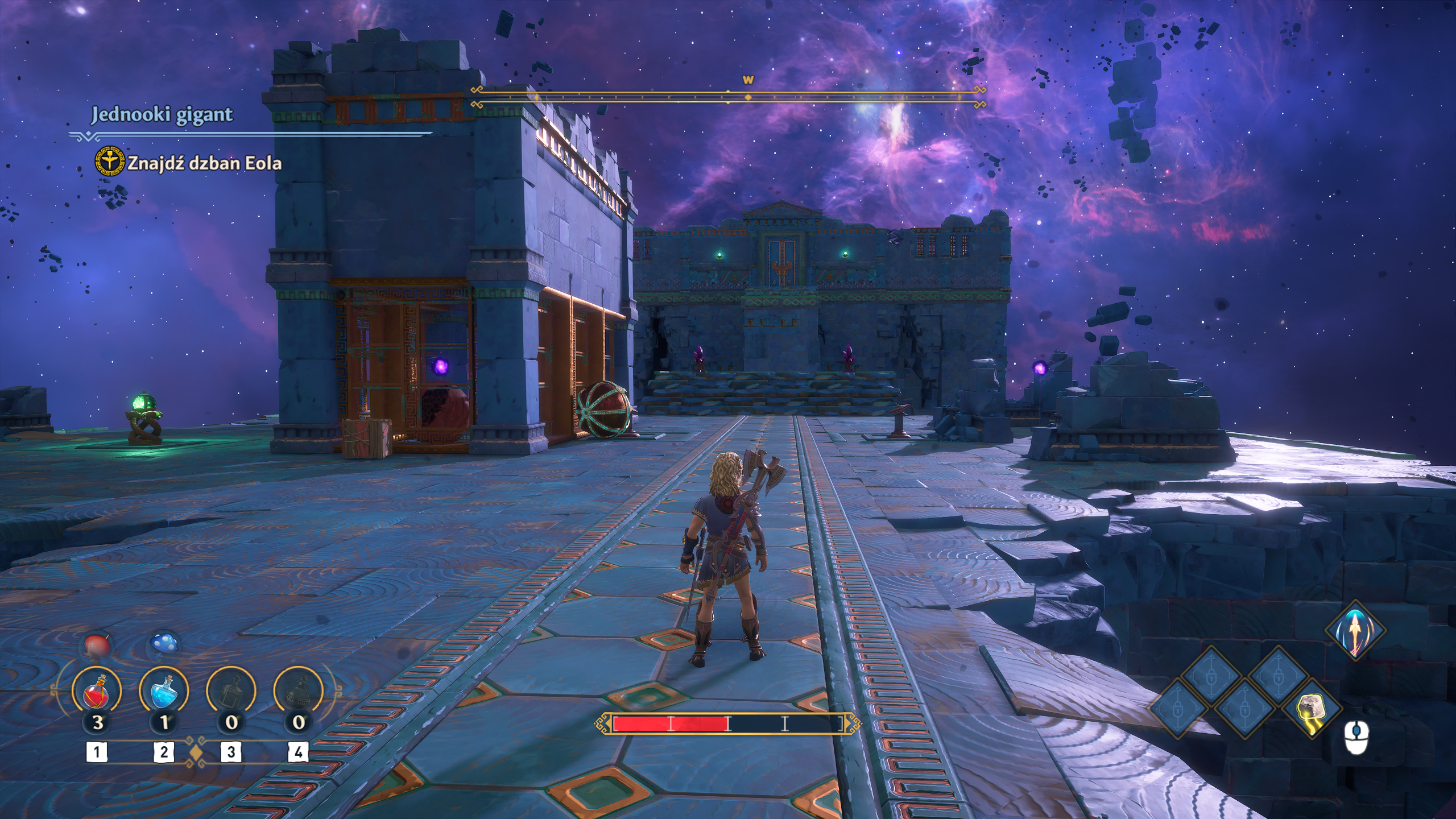Click the blue mushroom icon
The height and width of the screenshot is (819, 1456).
point(164,646)
